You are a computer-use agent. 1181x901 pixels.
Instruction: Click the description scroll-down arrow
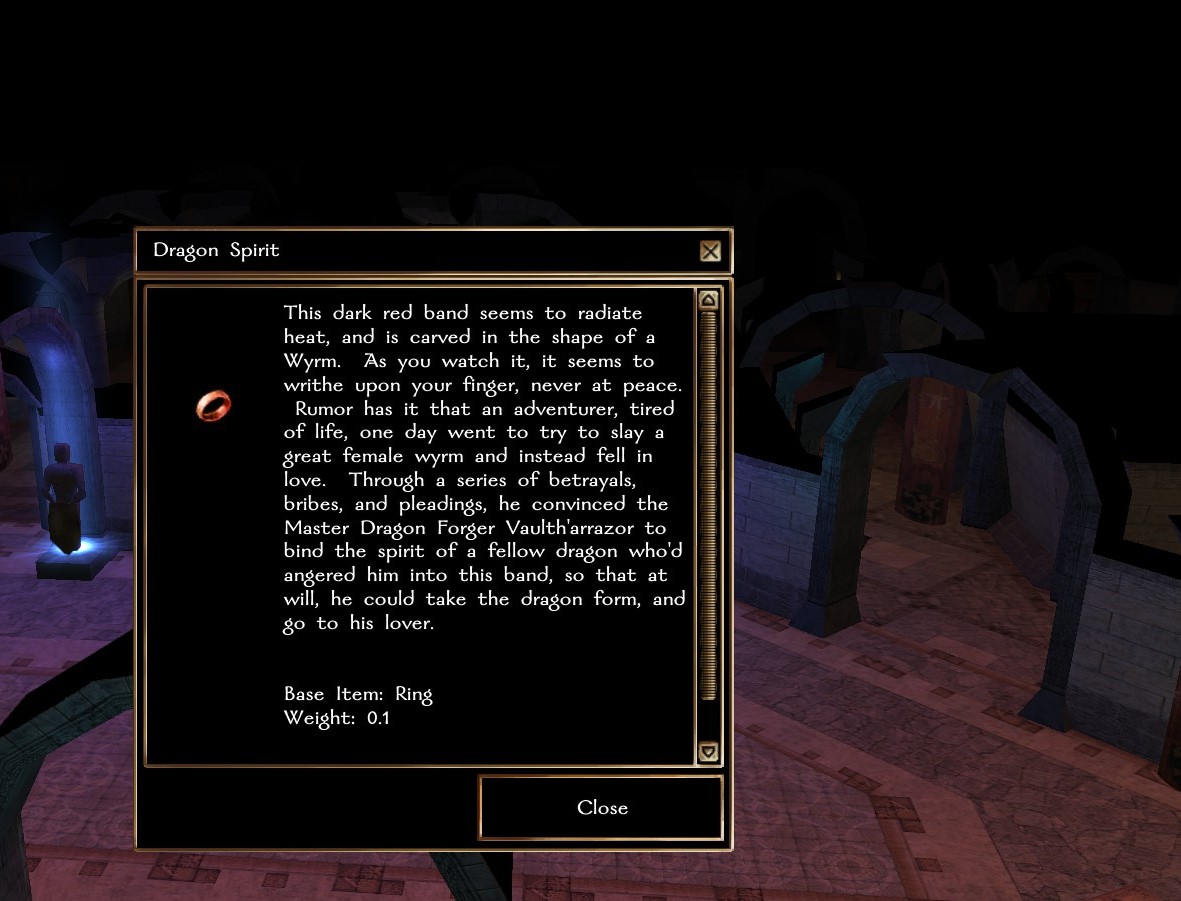(x=708, y=751)
